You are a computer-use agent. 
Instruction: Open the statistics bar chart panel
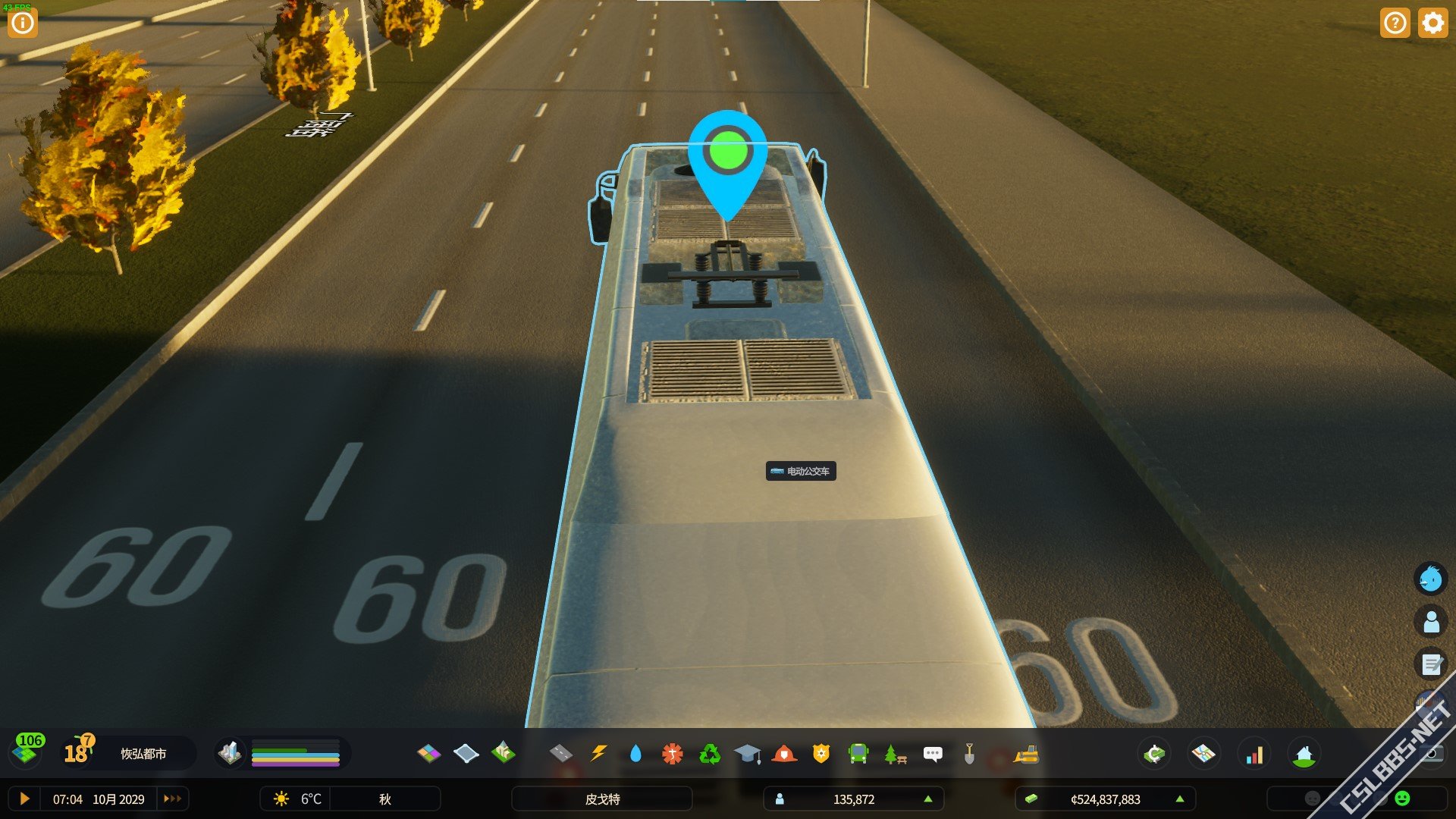pos(1255,754)
